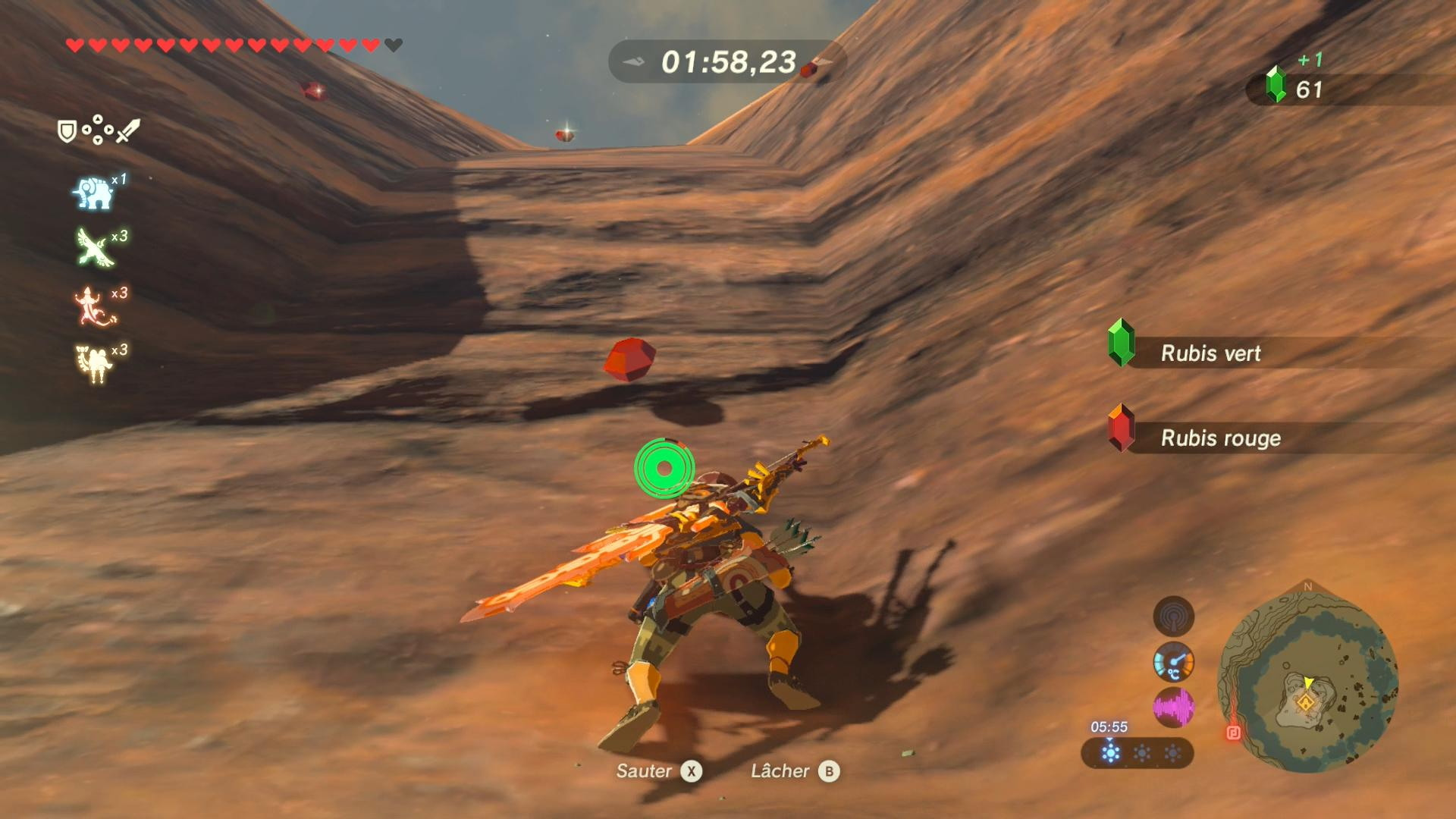Select the shield and sword quick-select icon
Image resolution: width=1456 pixels, height=819 pixels.
coord(99,130)
